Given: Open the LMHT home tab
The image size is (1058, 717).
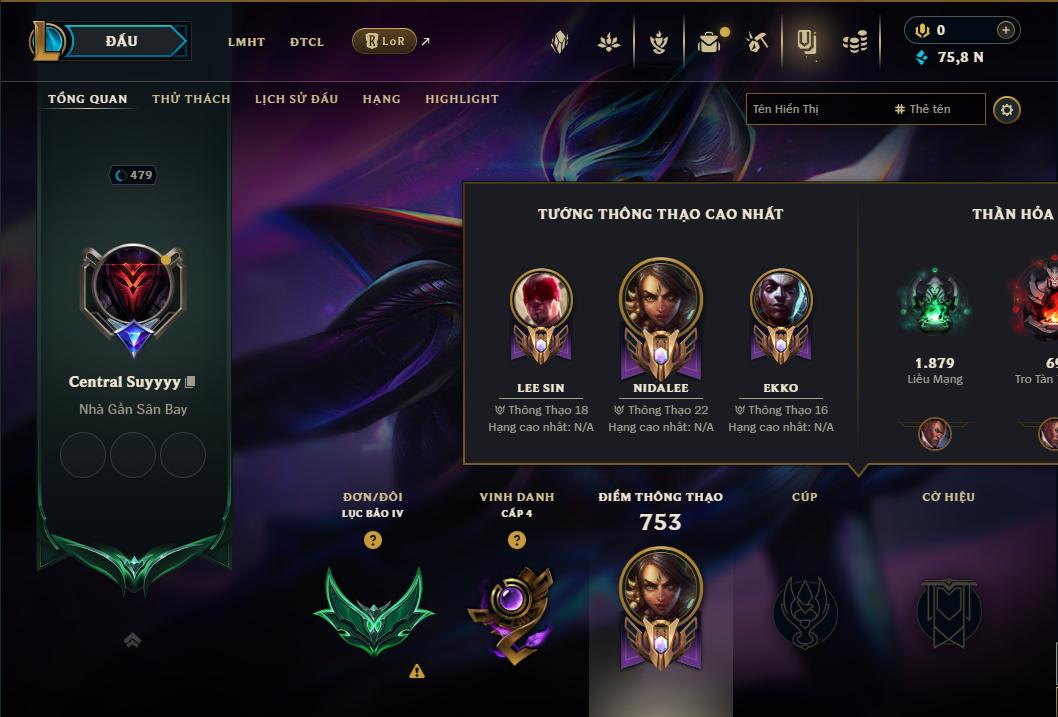Looking at the screenshot, I should click(246, 42).
